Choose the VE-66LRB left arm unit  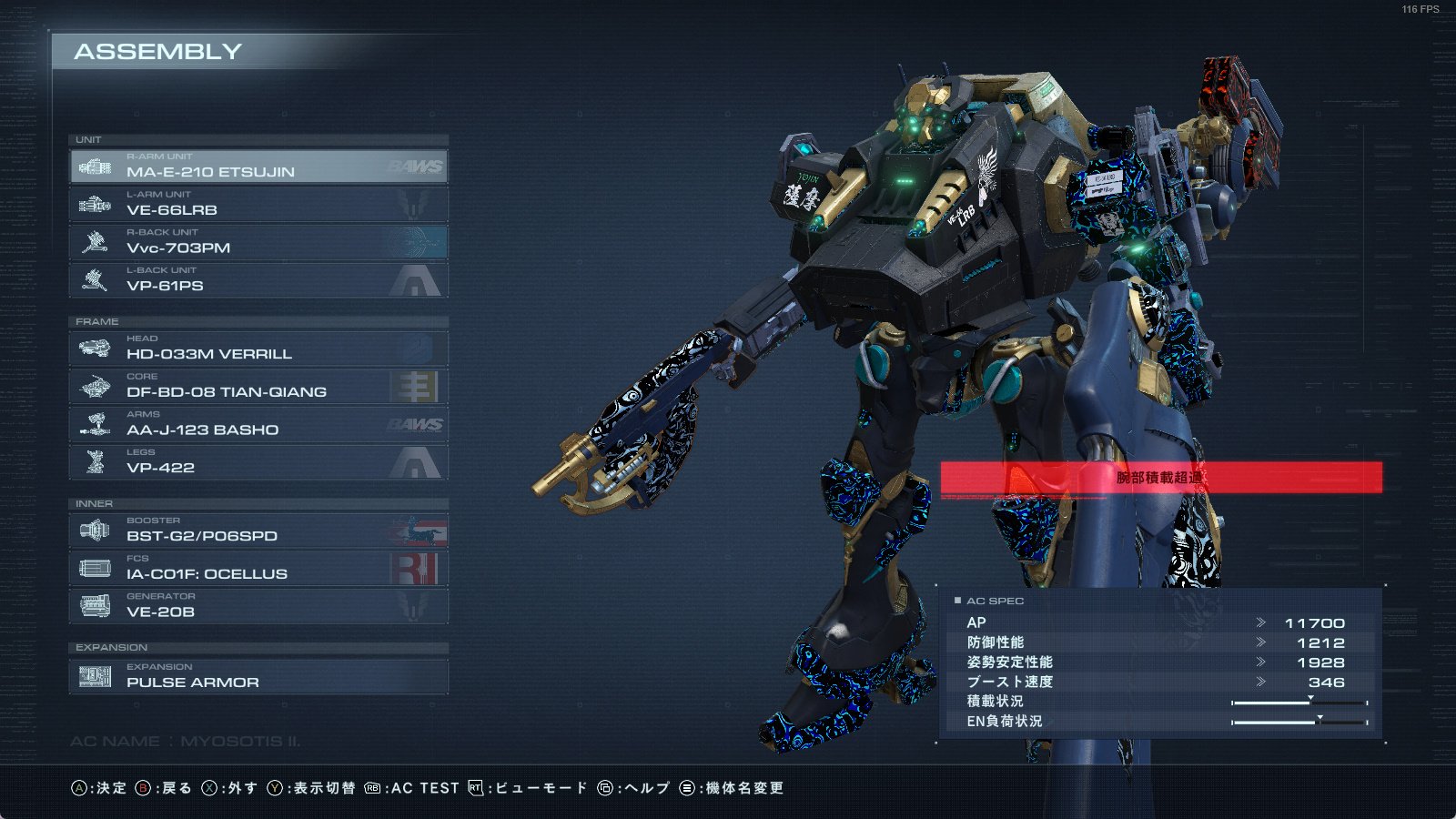click(258, 205)
